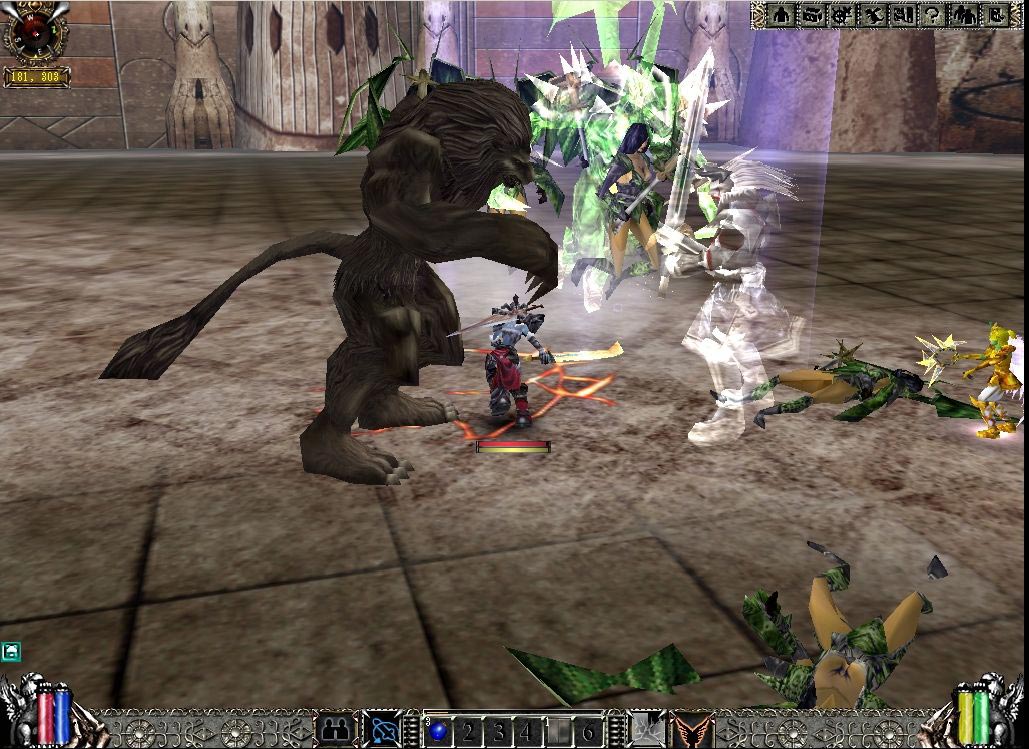The image size is (1029, 749).
Task: Select hotbar slot number 4
Action: [x=525, y=729]
